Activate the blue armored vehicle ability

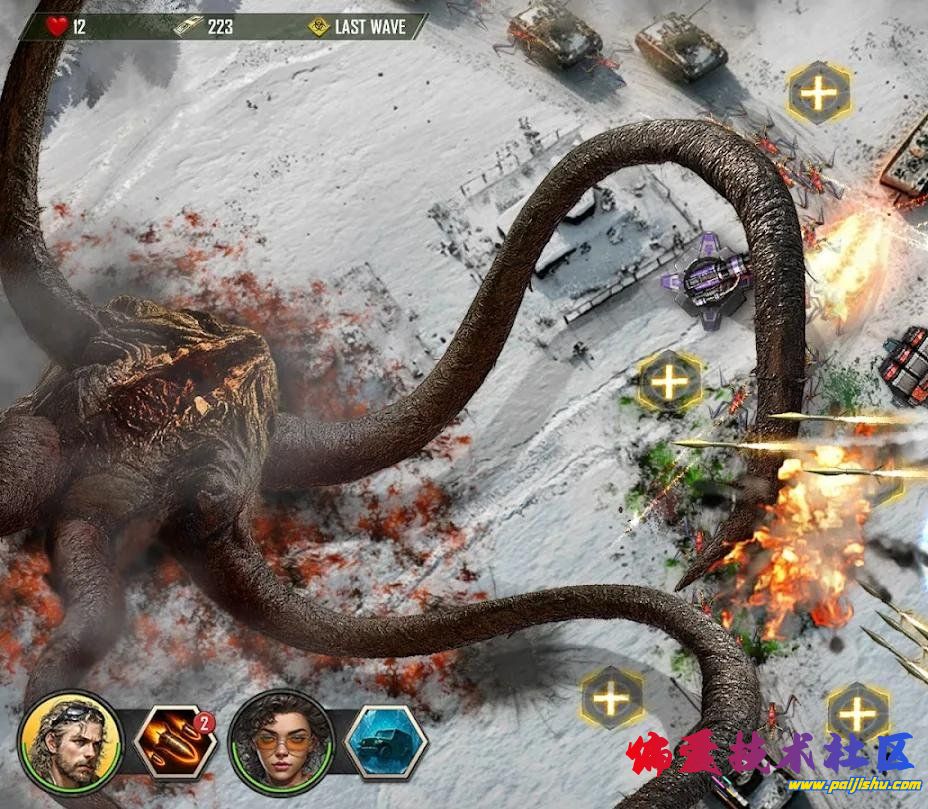tap(386, 743)
